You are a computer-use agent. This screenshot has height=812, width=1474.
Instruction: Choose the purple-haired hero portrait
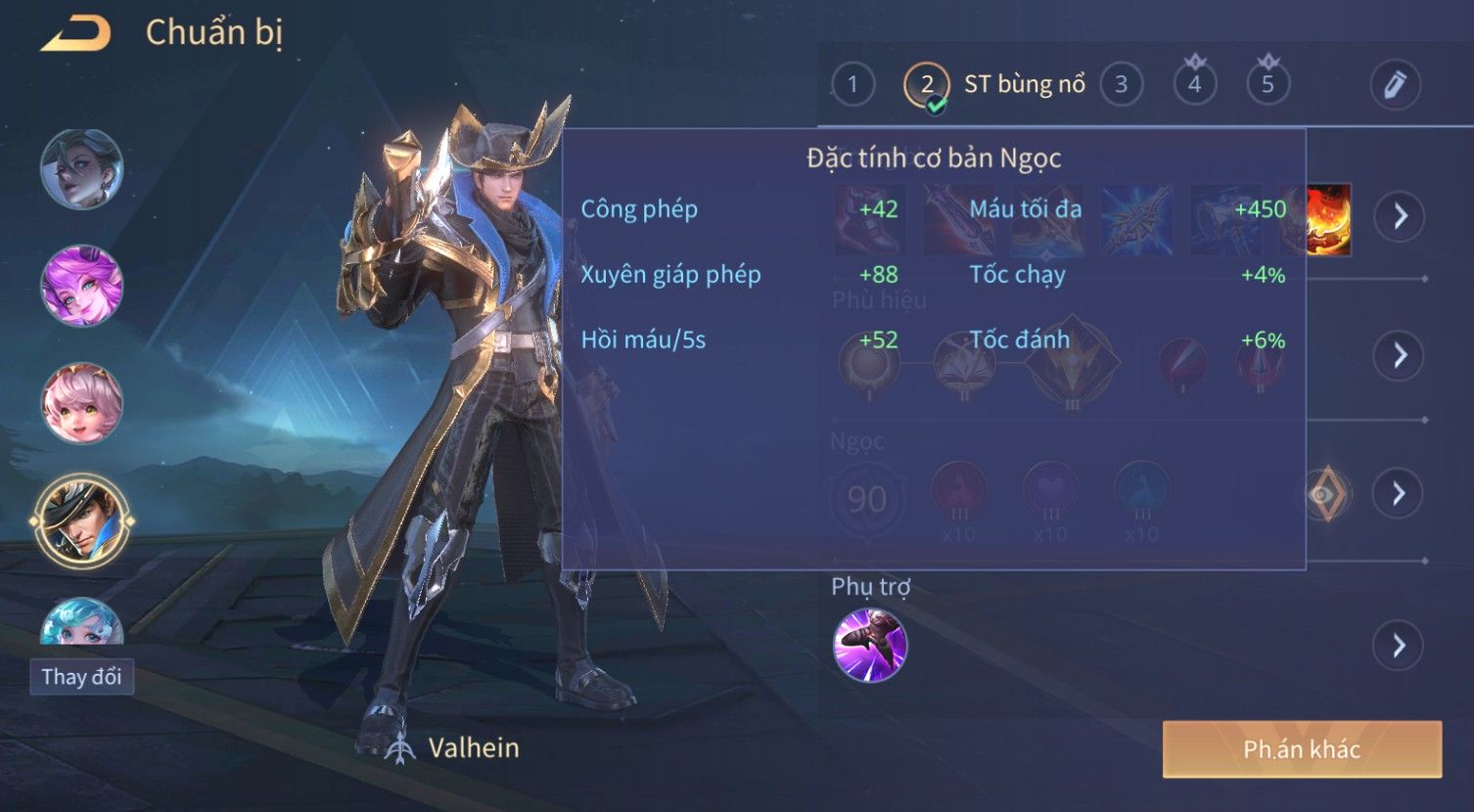82,286
